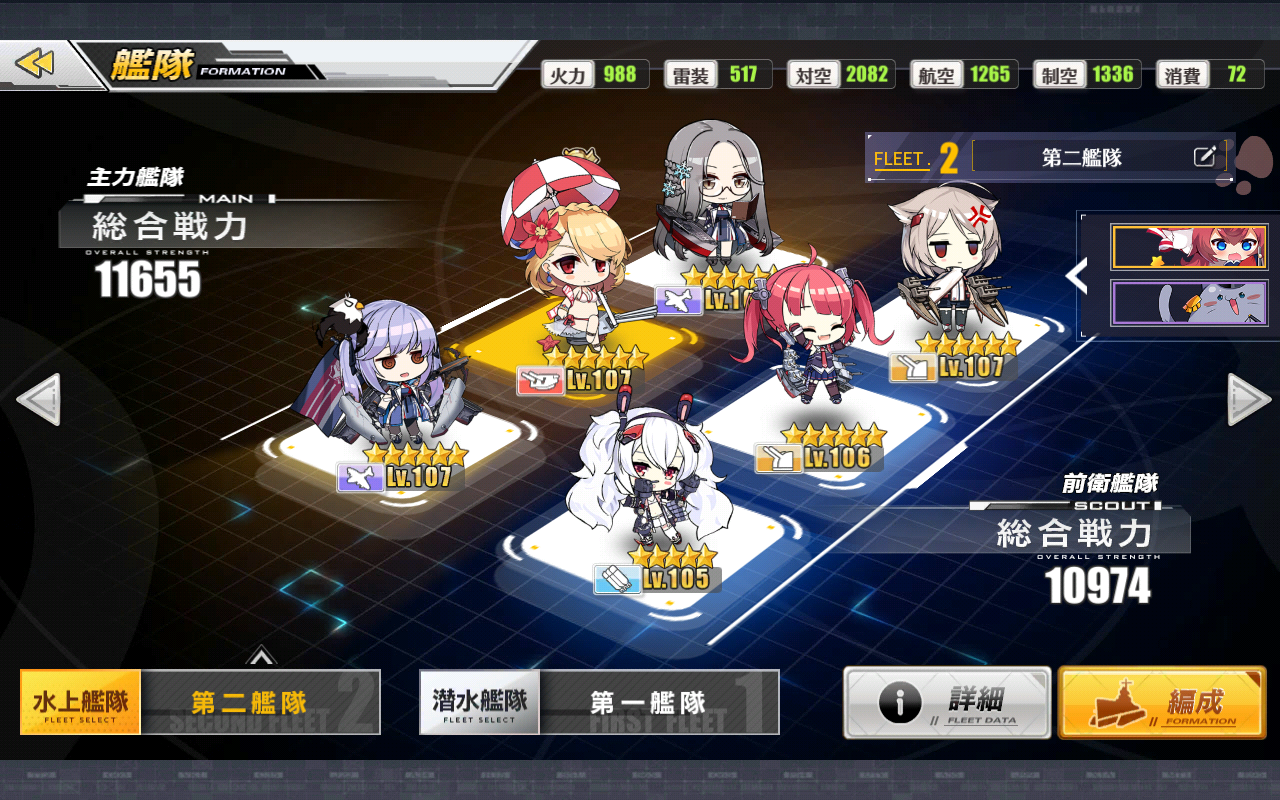Click the 消費 oil consumption icon
Image resolution: width=1280 pixels, height=800 pixels.
(x=1184, y=74)
